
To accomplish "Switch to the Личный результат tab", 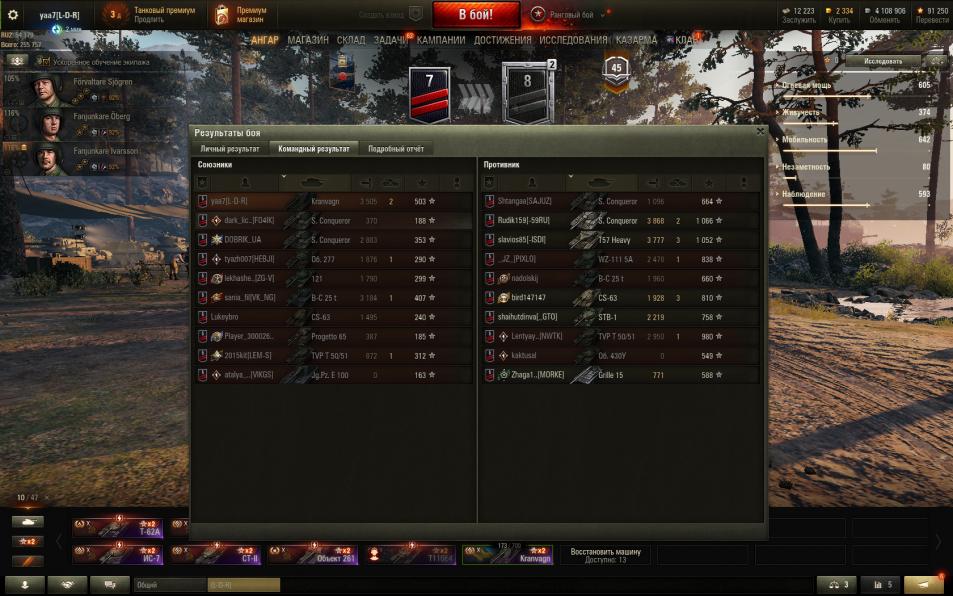I will [230, 148].
